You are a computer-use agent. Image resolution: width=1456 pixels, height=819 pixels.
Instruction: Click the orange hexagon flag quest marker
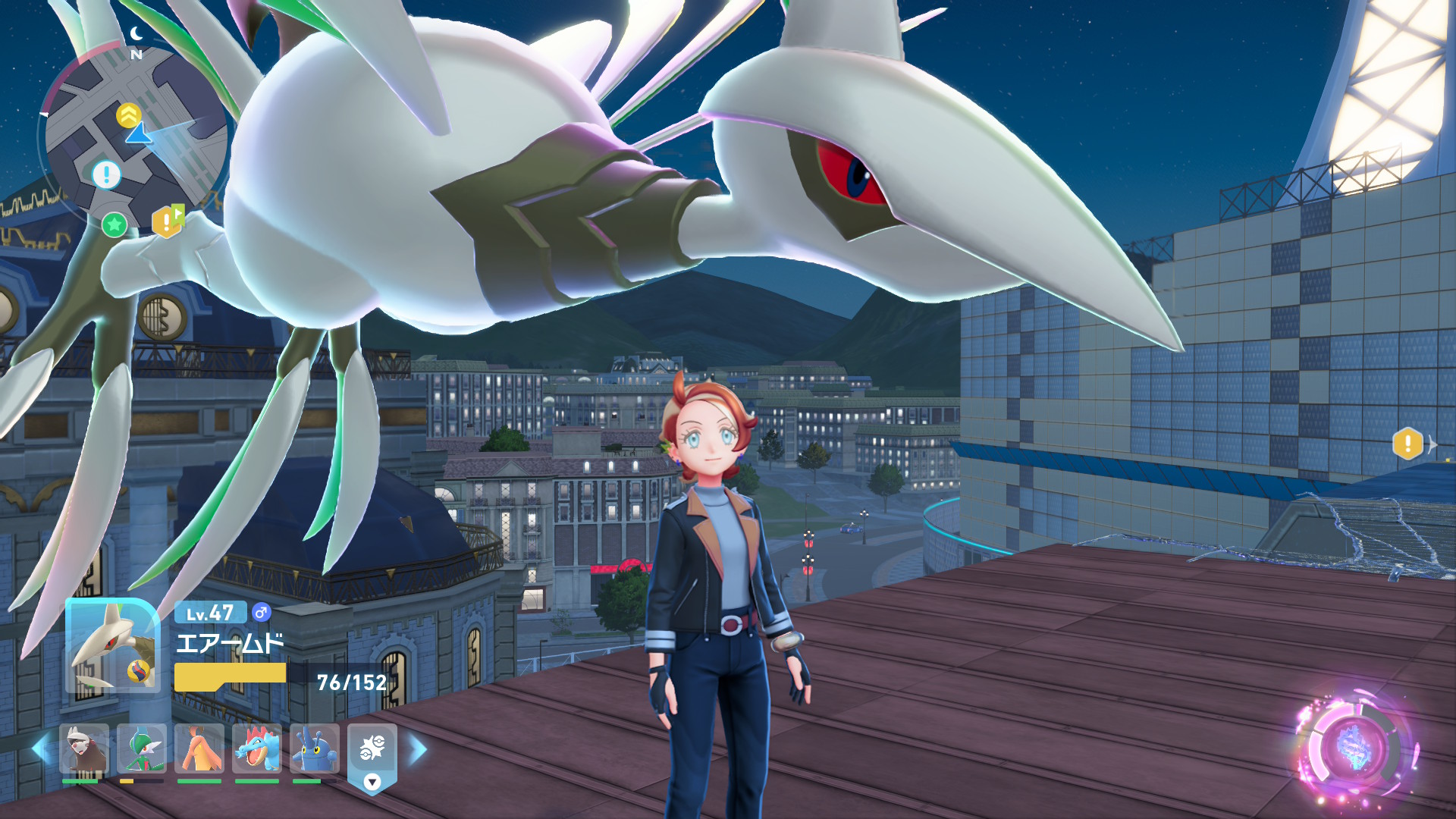tap(168, 221)
